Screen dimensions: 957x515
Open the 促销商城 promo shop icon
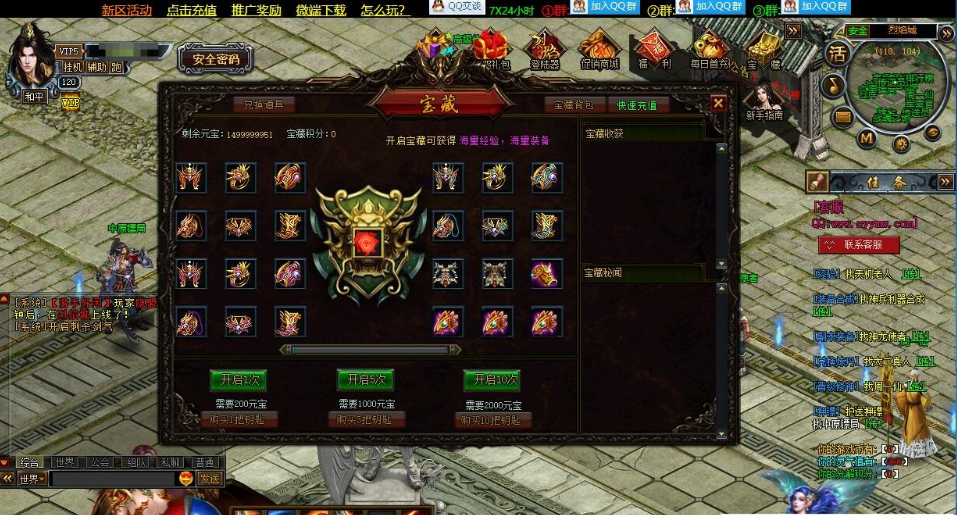598,50
